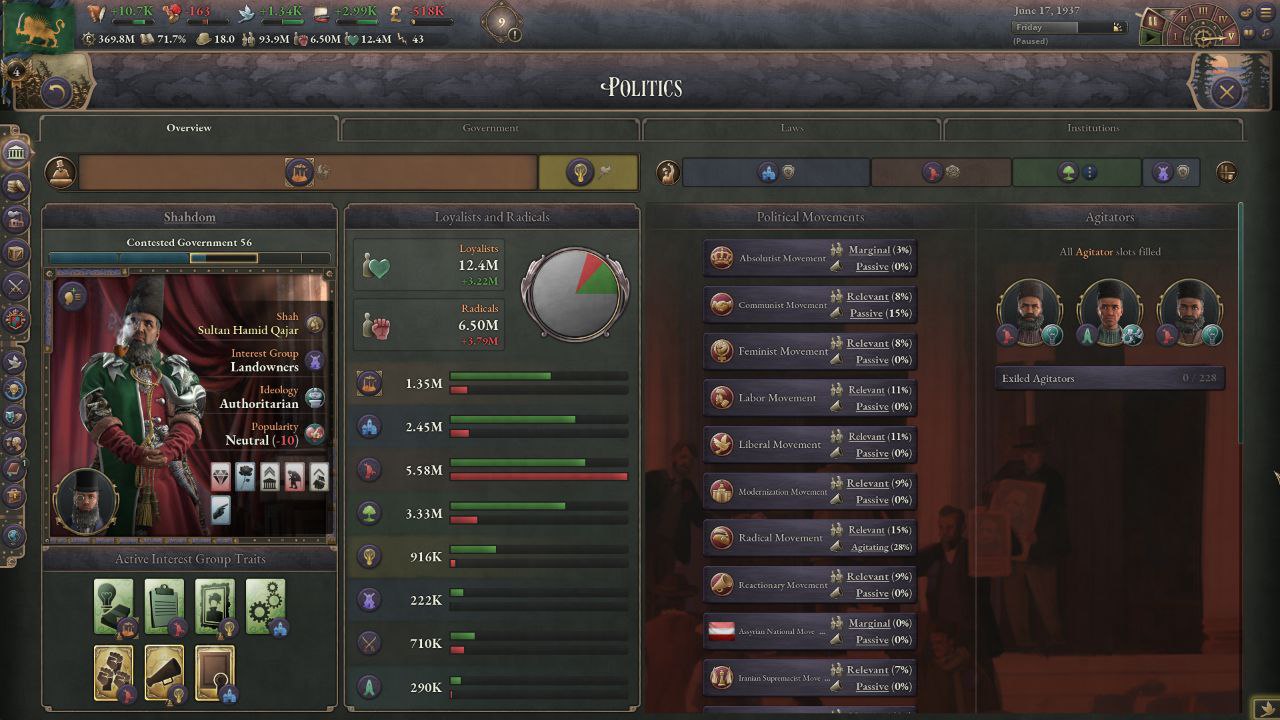Switch to the Government tab
The image size is (1280, 720).
click(x=490, y=128)
